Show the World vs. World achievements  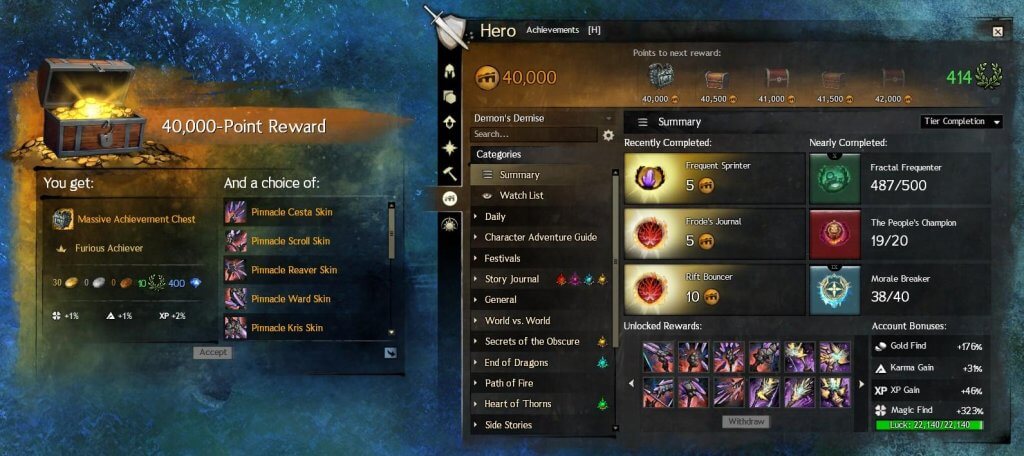[x=517, y=320]
